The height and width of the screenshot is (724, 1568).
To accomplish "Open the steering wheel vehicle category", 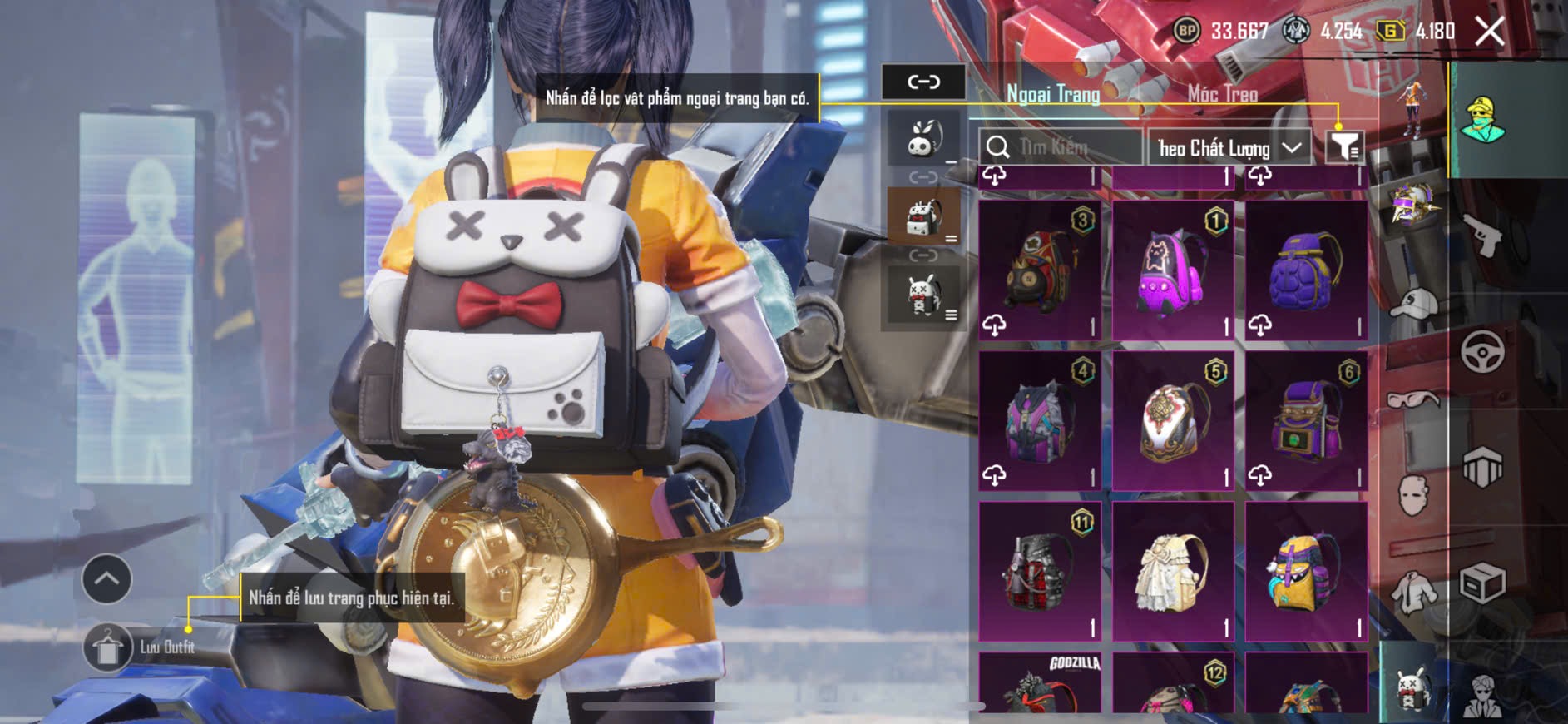I will pyautogui.click(x=1482, y=352).
